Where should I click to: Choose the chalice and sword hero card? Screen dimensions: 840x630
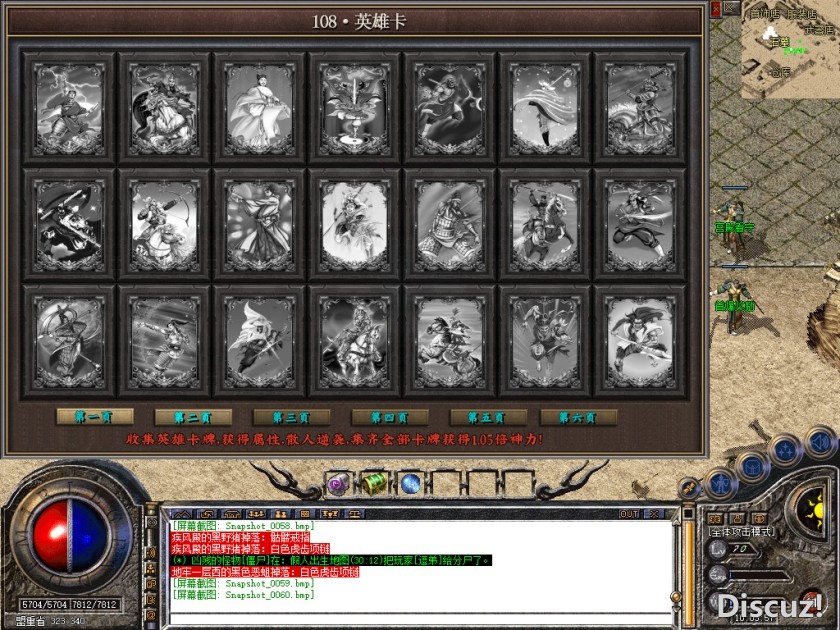pyautogui.click(x=355, y=105)
